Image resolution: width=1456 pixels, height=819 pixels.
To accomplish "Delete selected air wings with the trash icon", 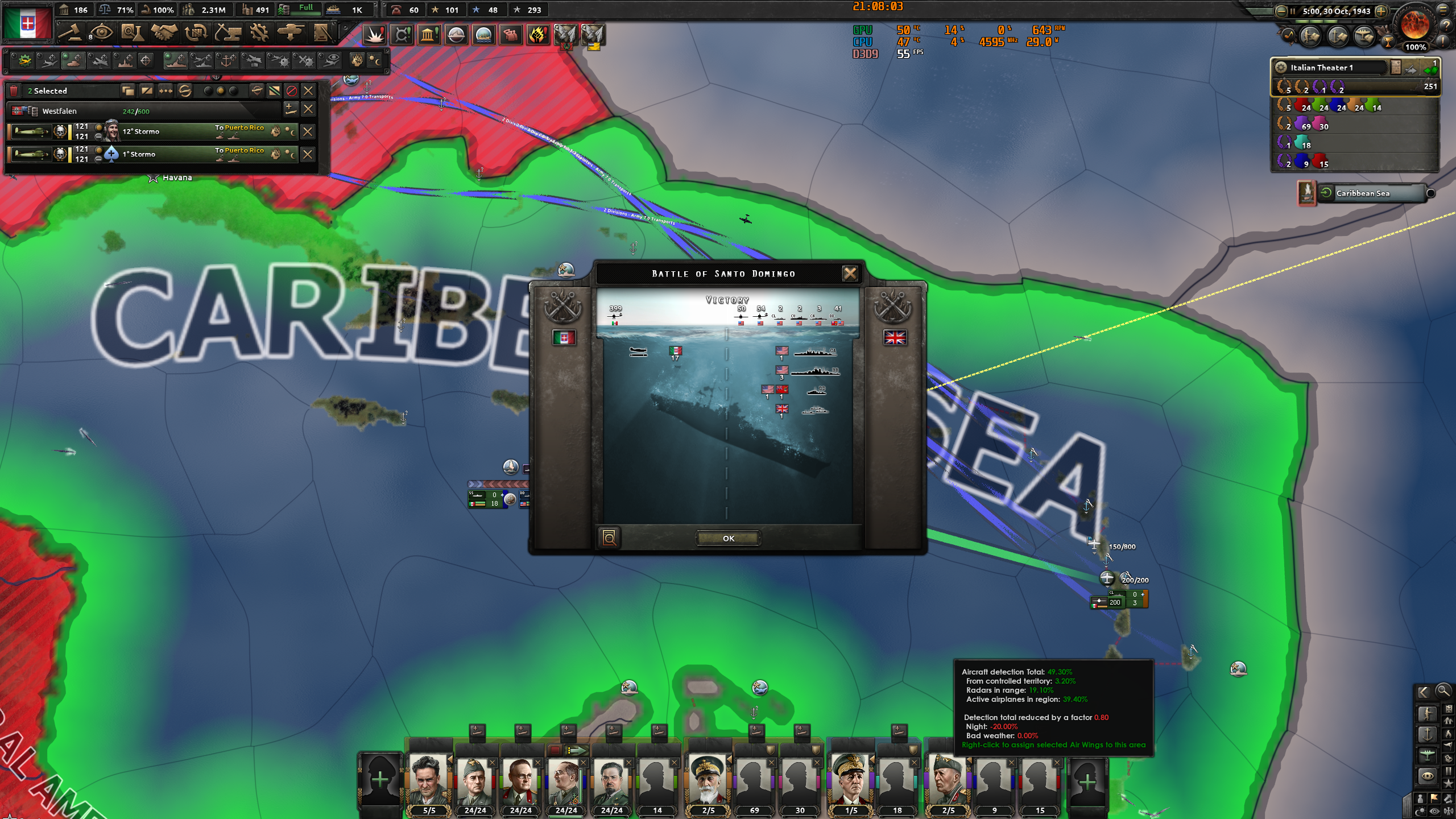I will pyautogui.click(x=14, y=90).
